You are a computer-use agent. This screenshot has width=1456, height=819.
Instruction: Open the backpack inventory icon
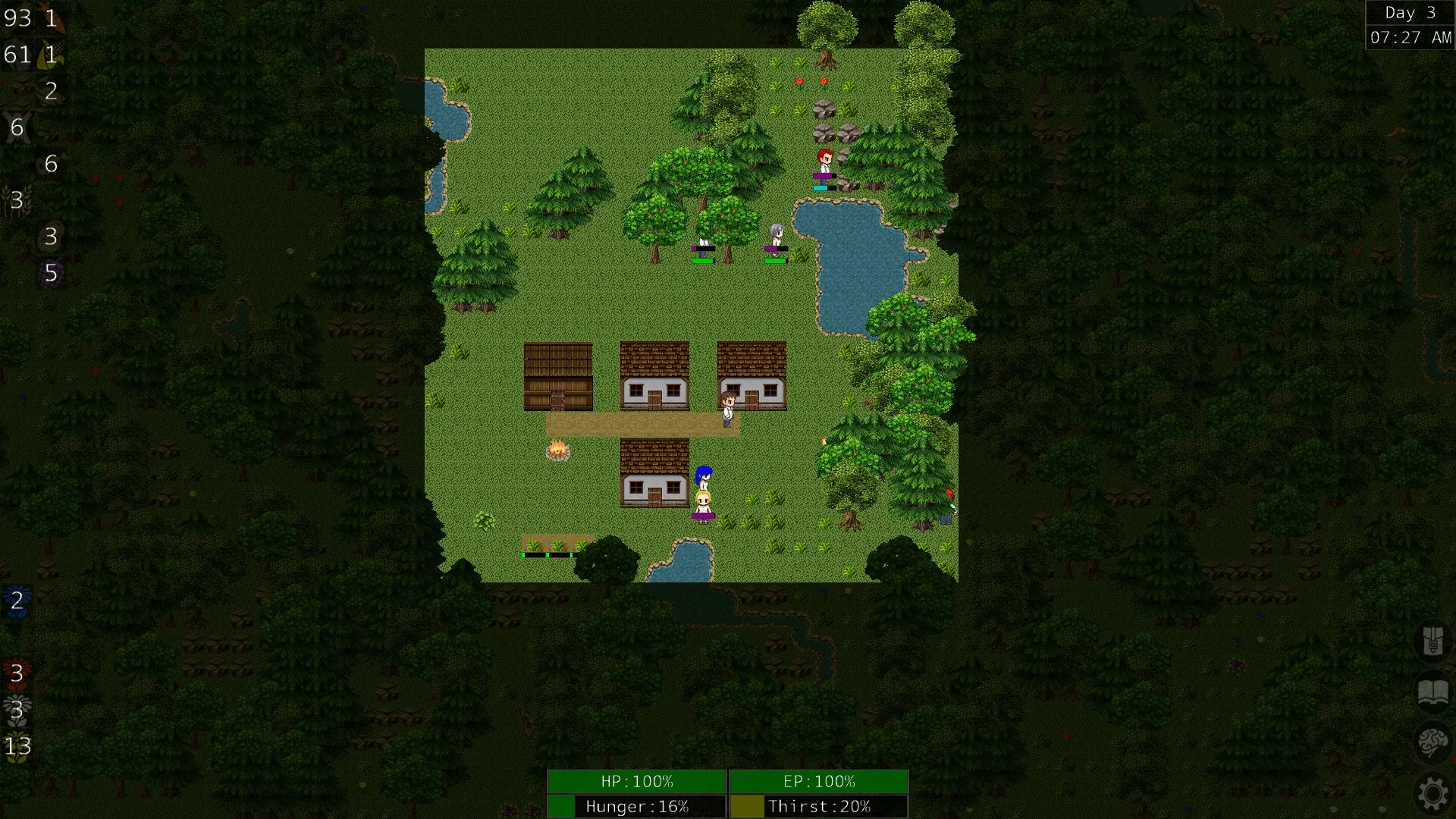pos(1432,641)
